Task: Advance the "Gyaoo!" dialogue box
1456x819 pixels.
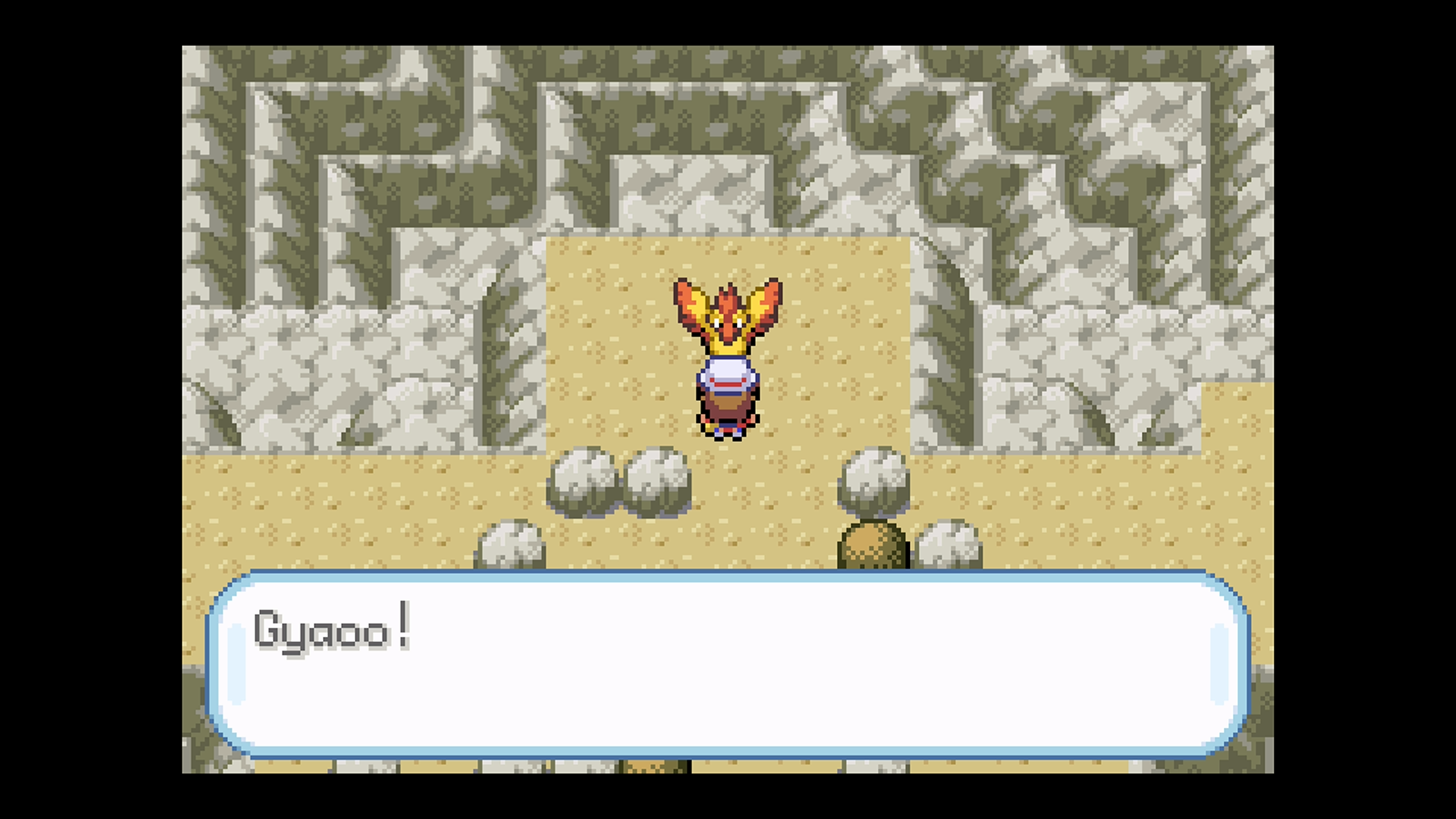Action: coord(728,664)
